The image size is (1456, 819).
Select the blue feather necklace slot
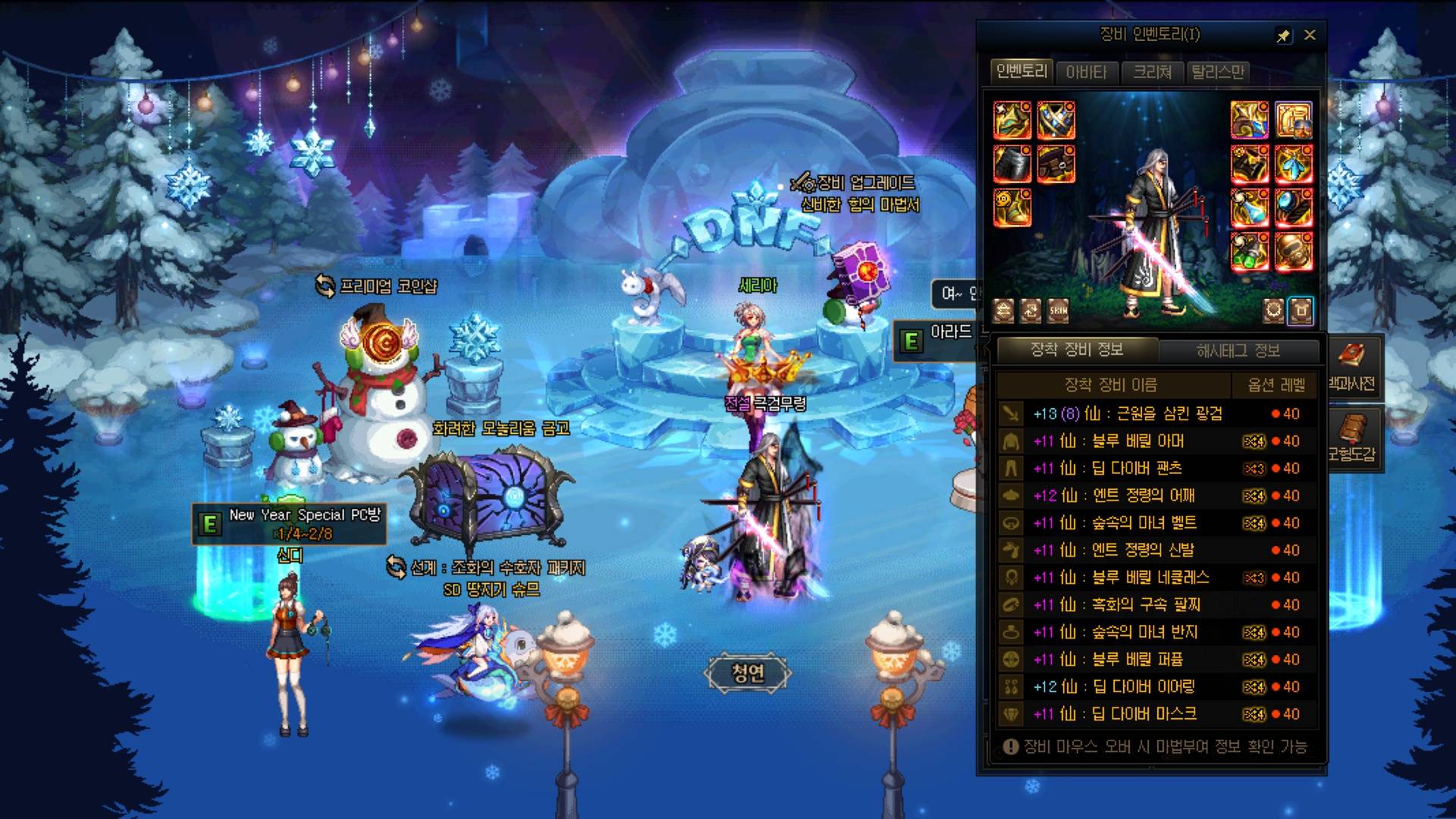[x=1293, y=163]
